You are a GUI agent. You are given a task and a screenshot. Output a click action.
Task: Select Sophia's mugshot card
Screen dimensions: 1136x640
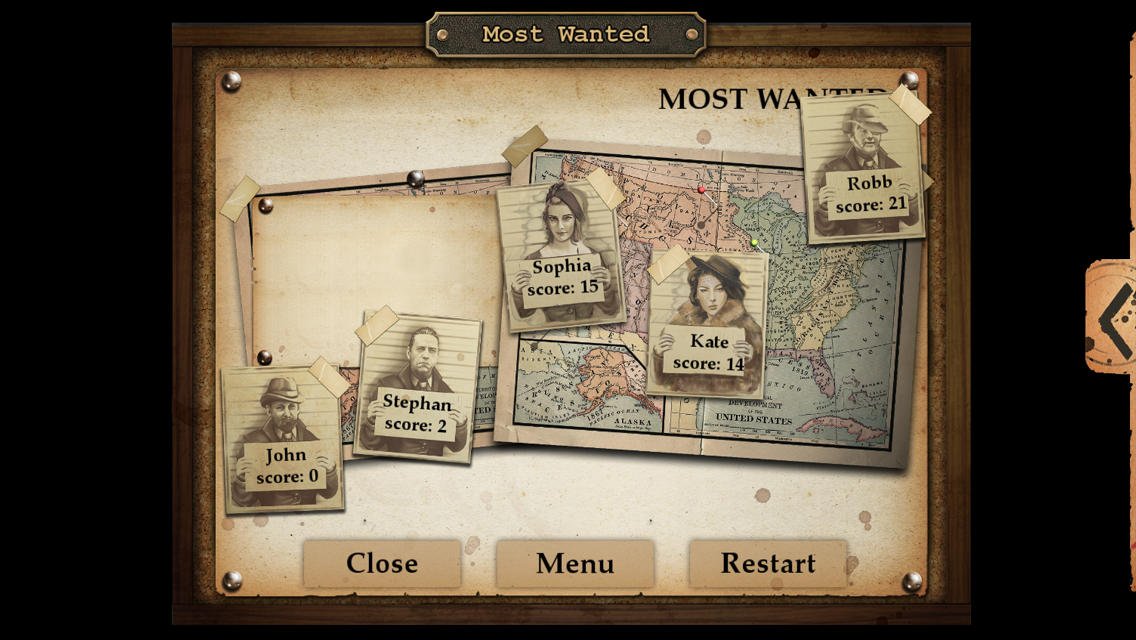tap(561, 255)
